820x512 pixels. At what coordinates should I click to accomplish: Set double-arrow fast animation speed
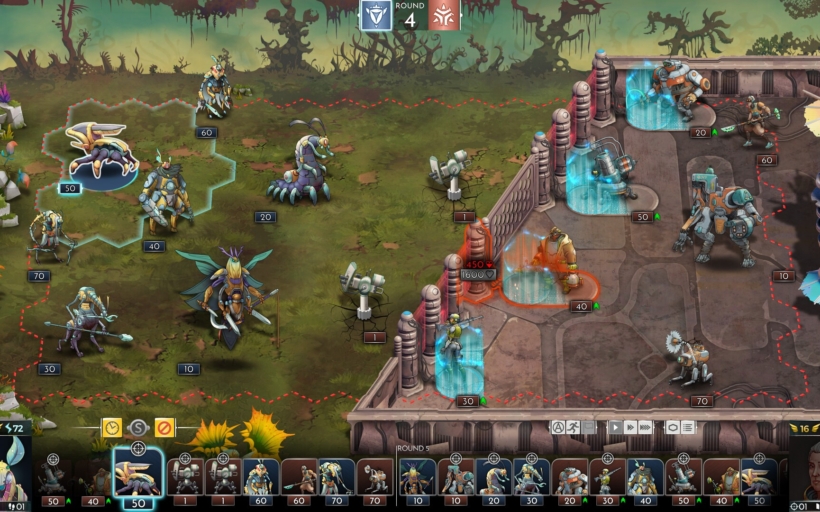[631, 427]
